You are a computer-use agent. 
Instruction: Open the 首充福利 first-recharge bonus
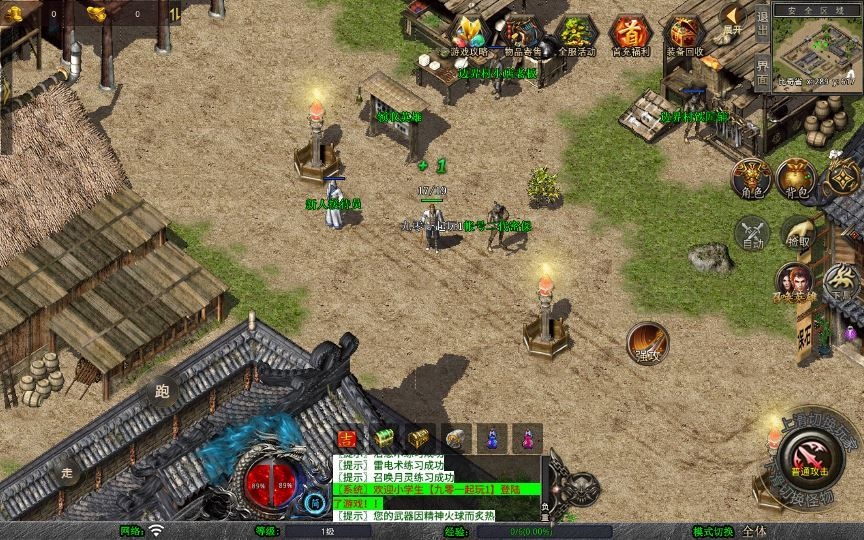coord(629,33)
